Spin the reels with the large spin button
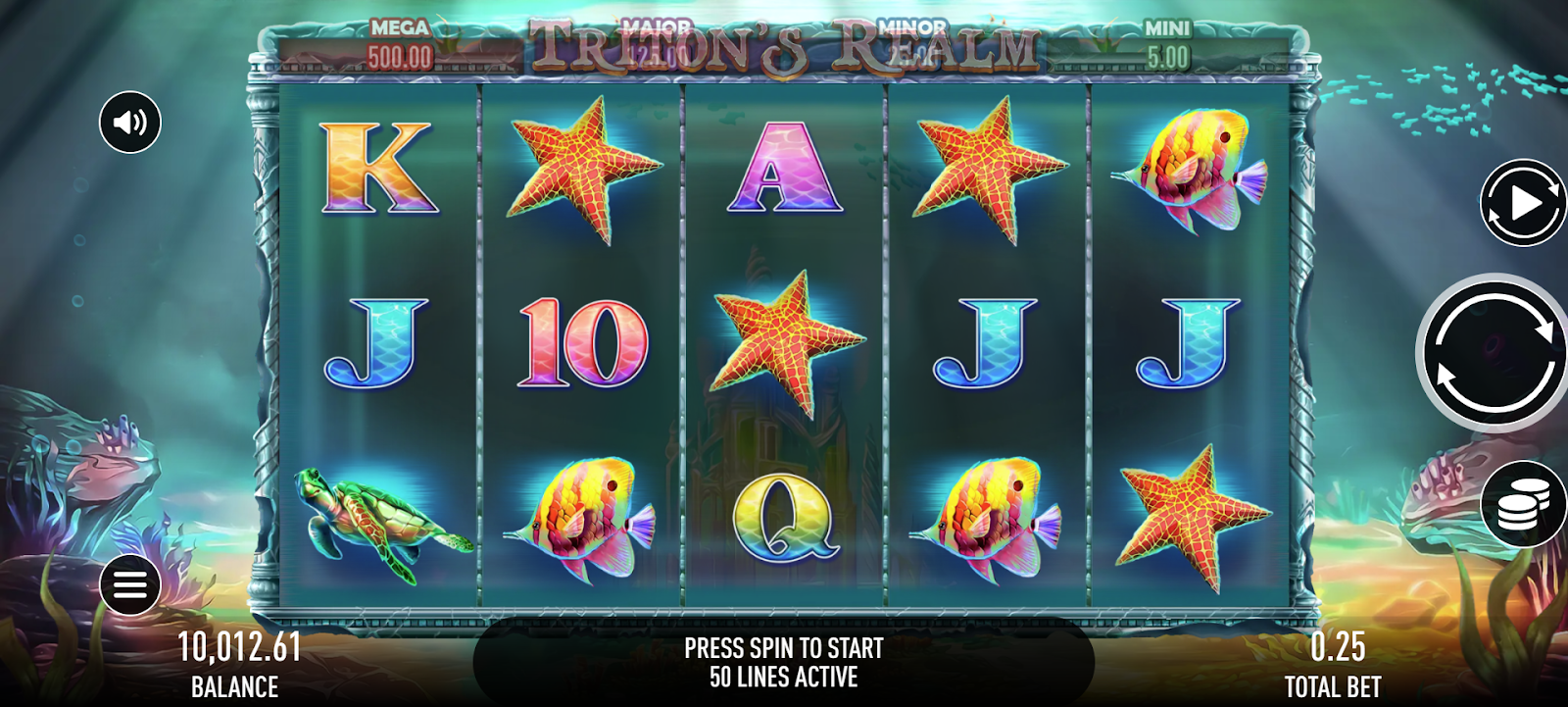Screen dimensions: 1568x707 point(1494,353)
